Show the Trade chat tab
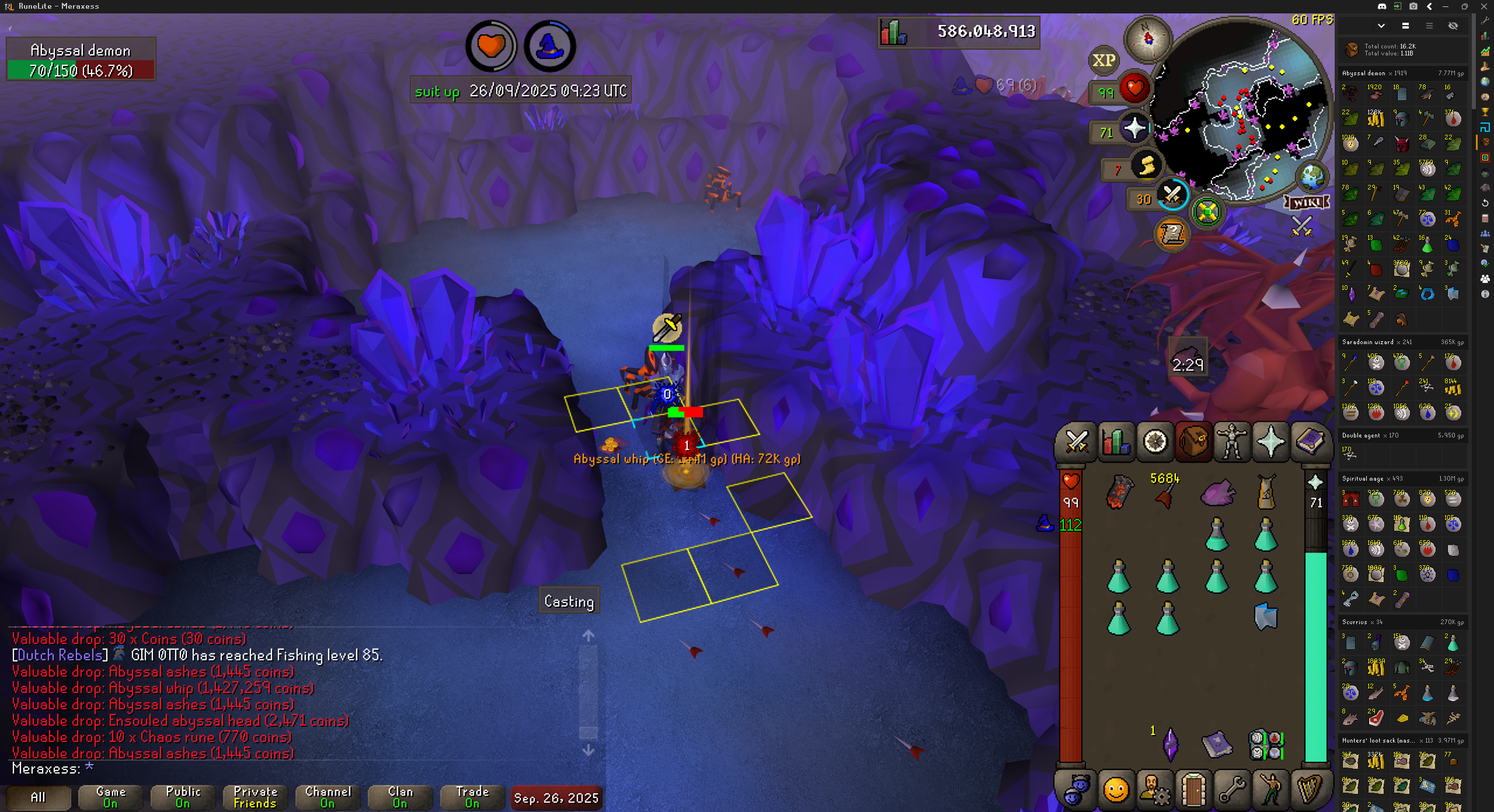This screenshot has width=1494, height=812. click(472, 797)
